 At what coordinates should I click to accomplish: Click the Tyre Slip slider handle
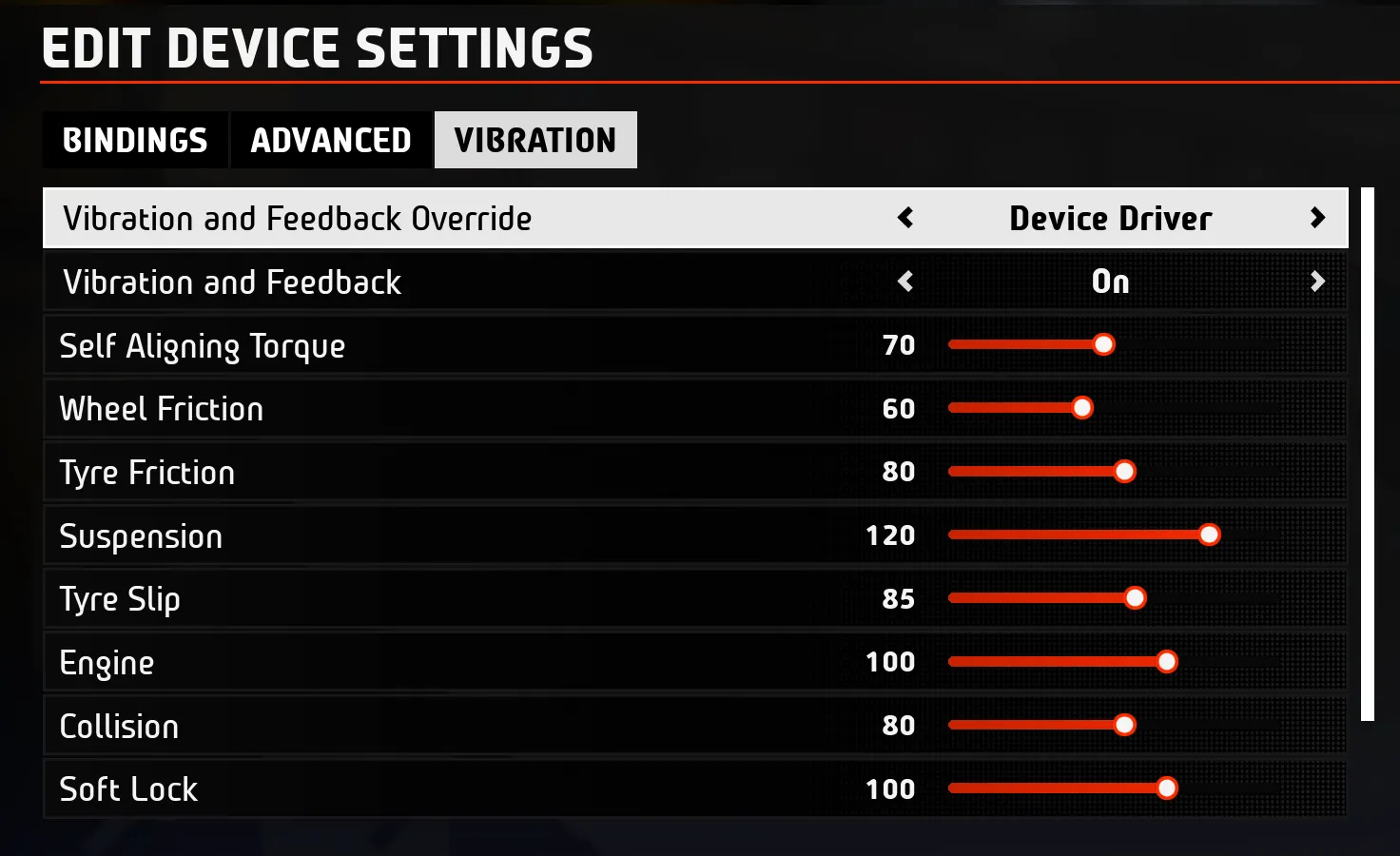pyautogui.click(x=1135, y=598)
